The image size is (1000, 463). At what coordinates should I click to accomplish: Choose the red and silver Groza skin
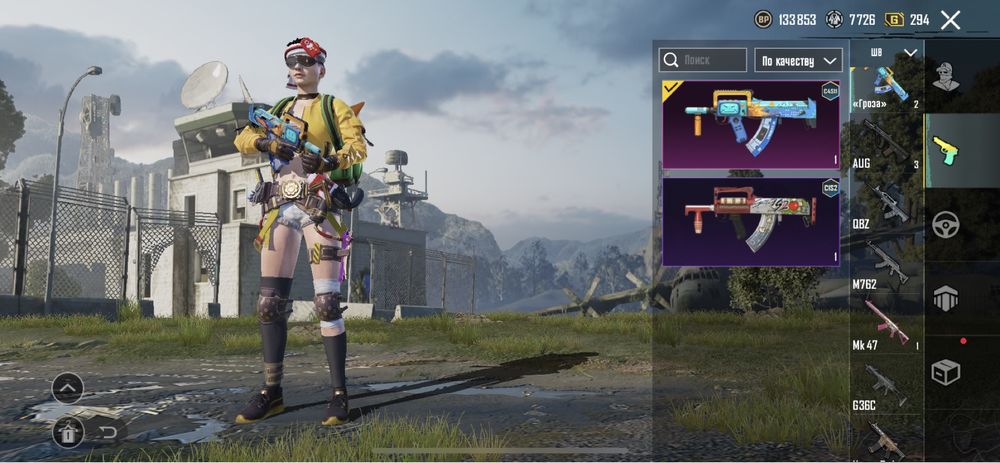click(x=751, y=221)
